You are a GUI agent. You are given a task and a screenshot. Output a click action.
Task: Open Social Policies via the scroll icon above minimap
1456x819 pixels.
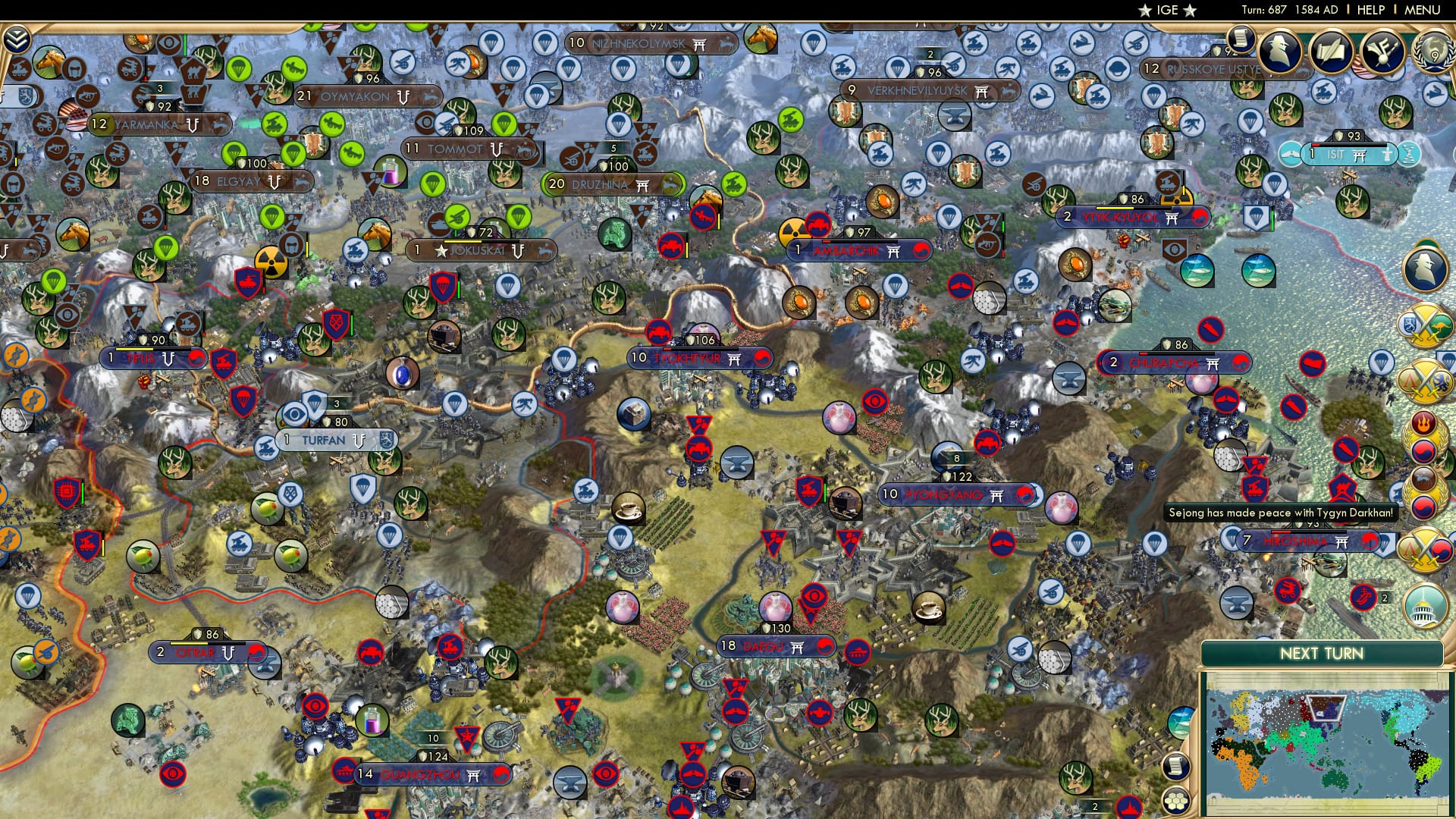[1175, 766]
